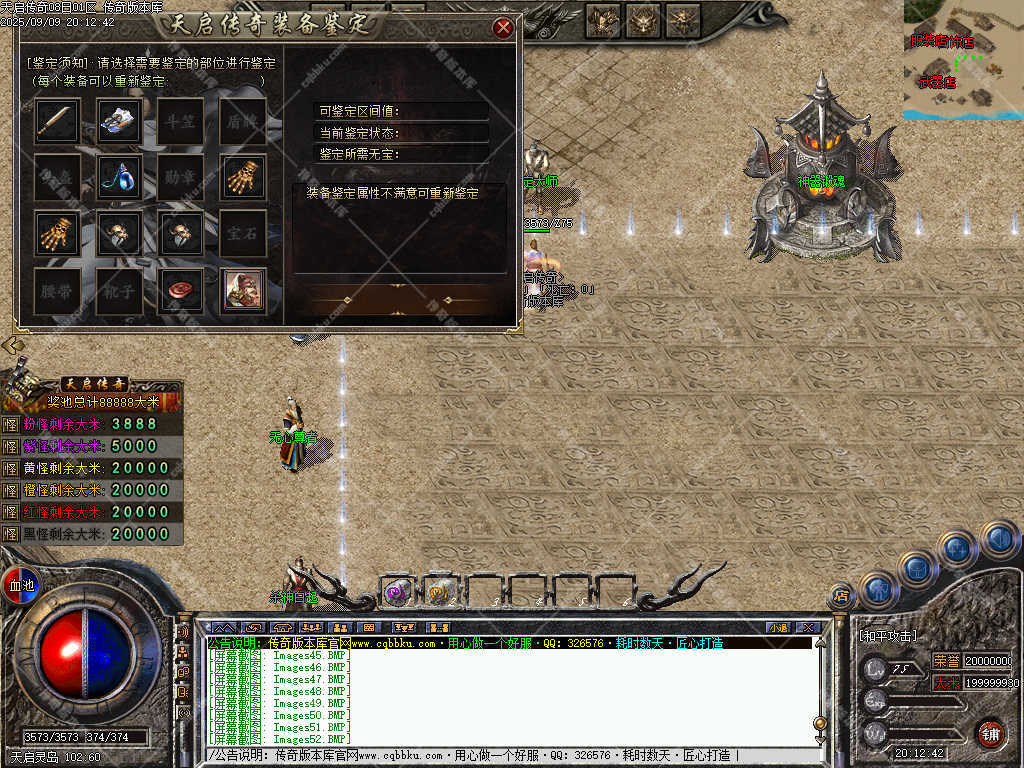Choose the white-blue armor slot
Screen dimensions: 1024x768
tap(119, 121)
